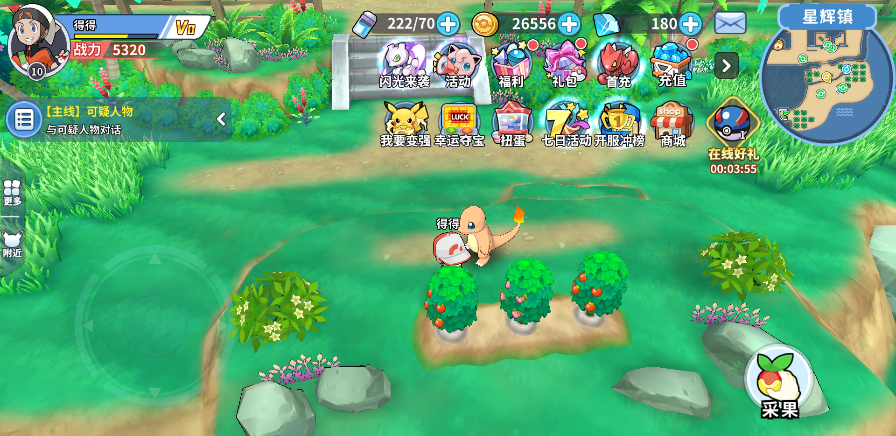Open the 更多 more menu

tap(12, 192)
